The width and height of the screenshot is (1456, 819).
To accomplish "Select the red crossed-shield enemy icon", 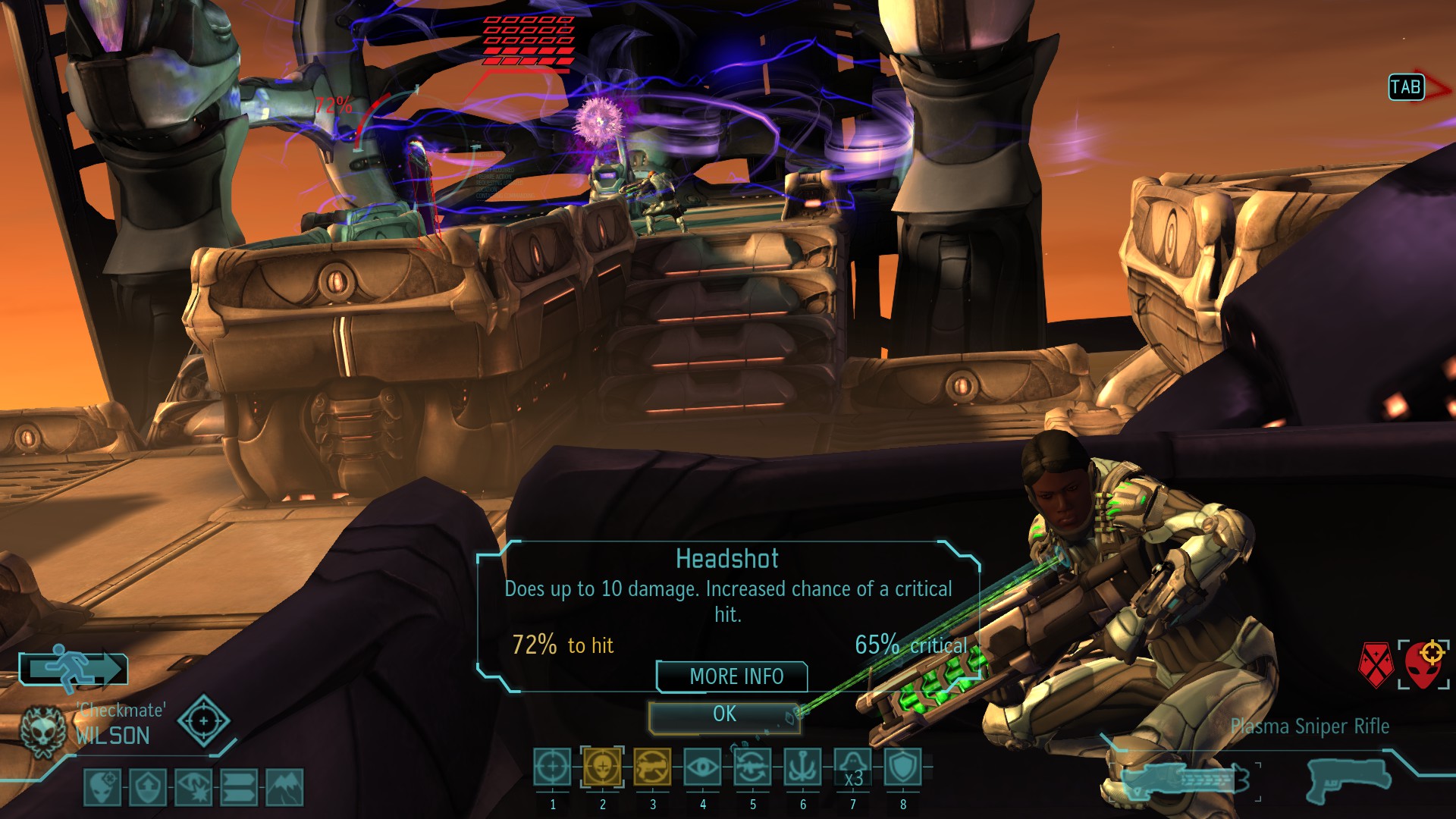I will click(1376, 665).
